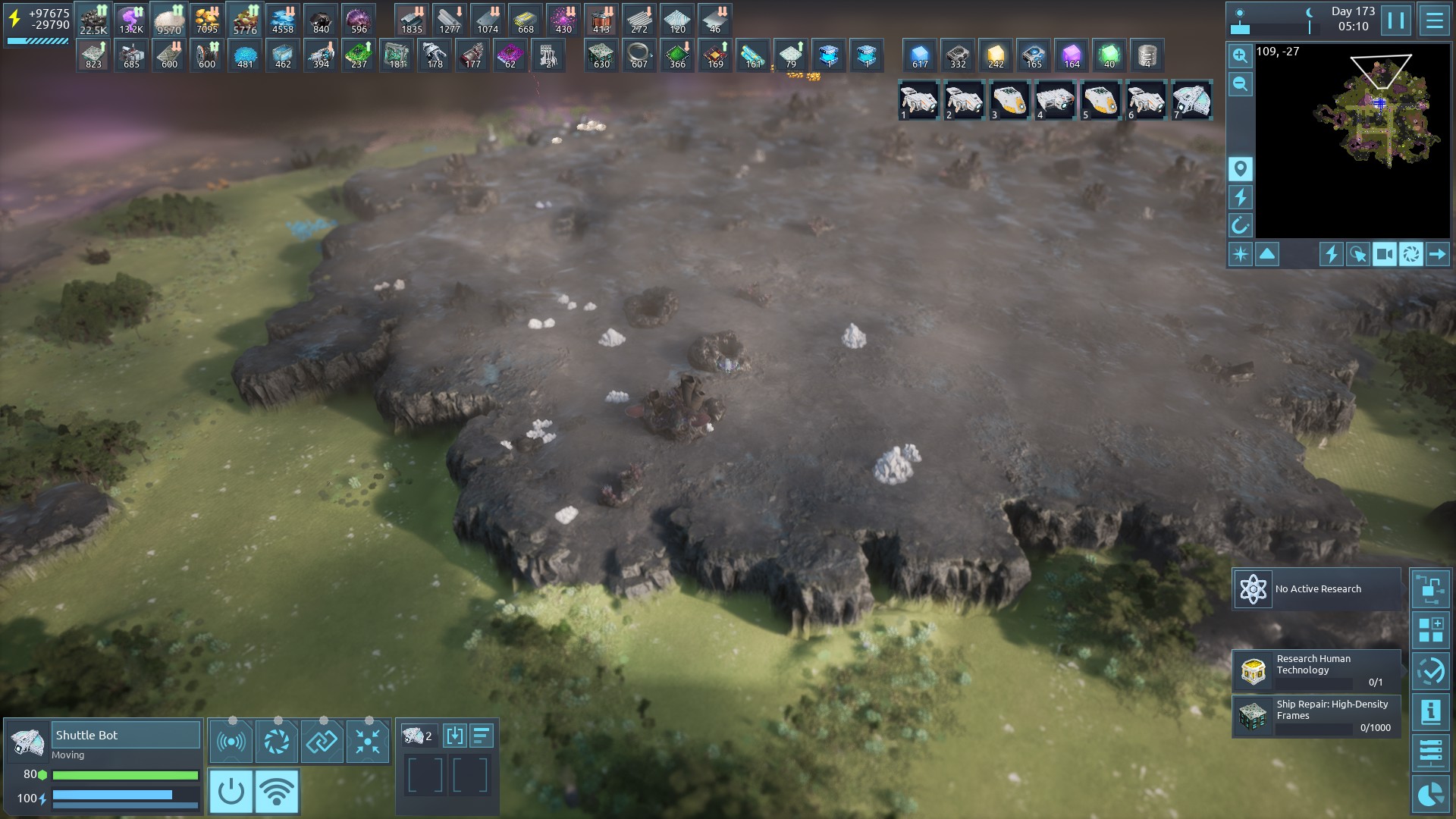
Task: Open the hamburger main menu
Action: click(x=1434, y=20)
